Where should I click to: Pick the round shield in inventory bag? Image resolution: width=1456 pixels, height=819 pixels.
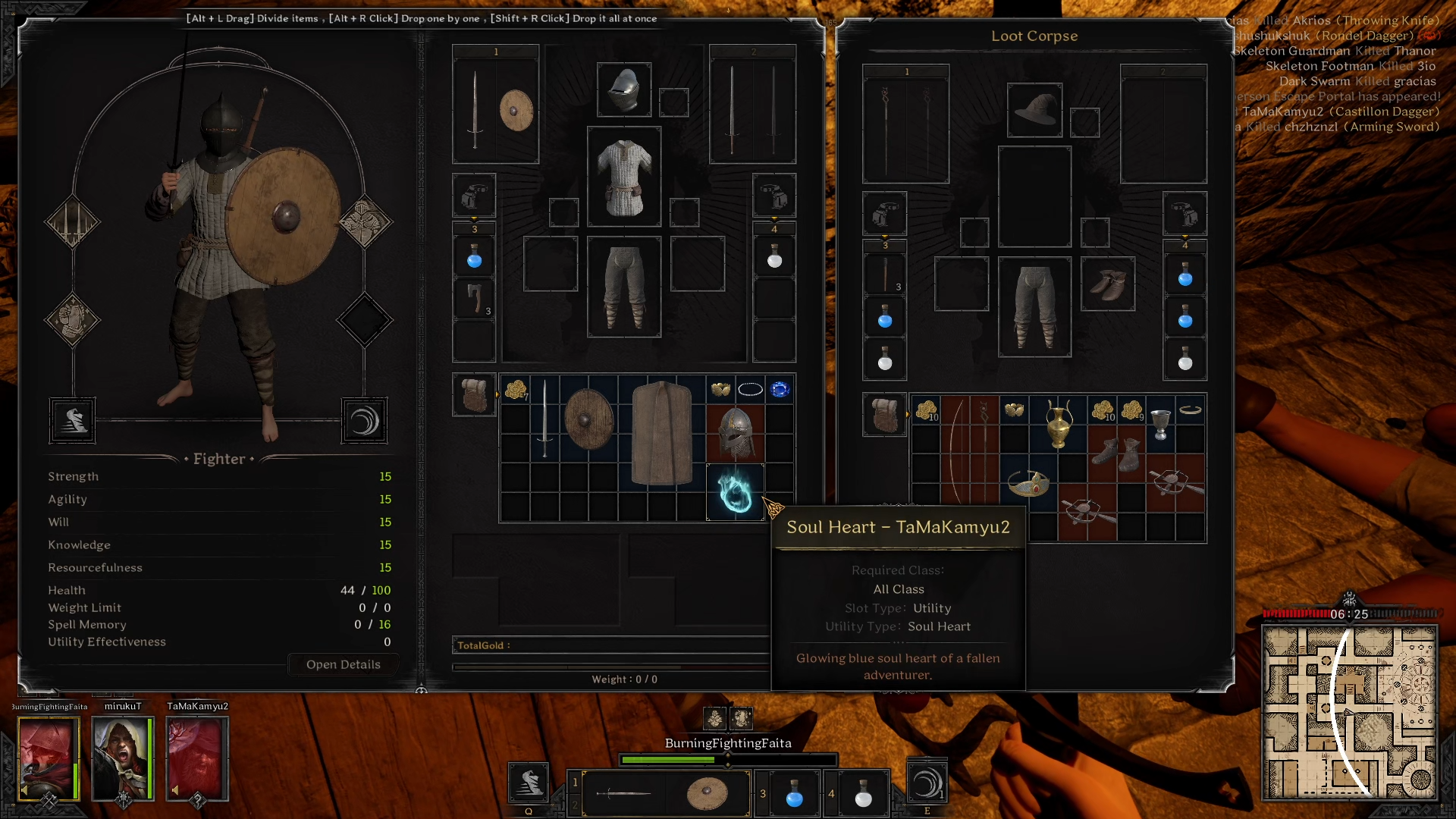coord(588,419)
